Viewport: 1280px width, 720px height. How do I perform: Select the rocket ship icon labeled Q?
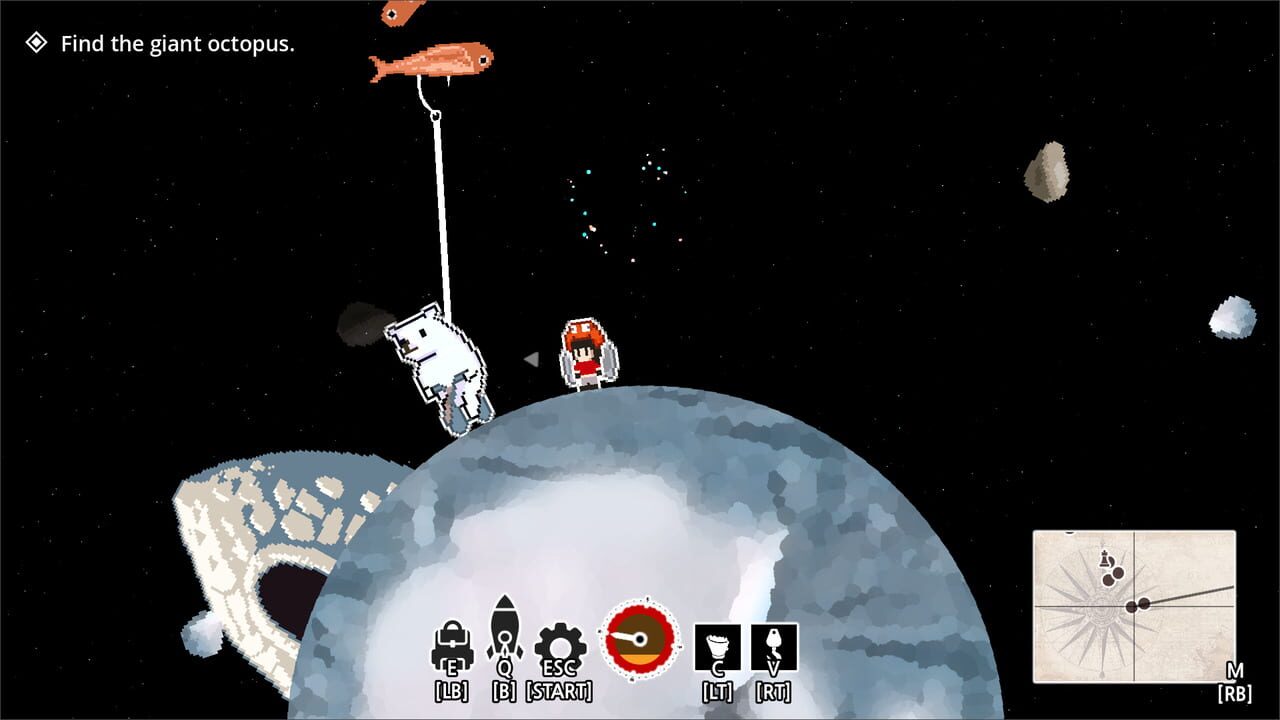506,636
